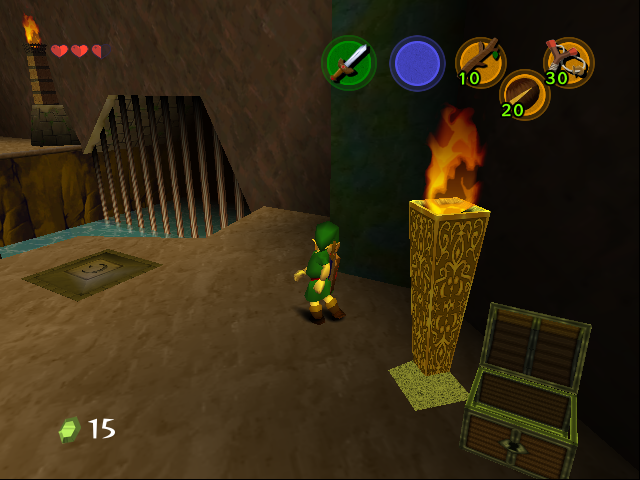The image size is (640, 480).
Task: Equip the Fairy Slingshot item
Action: click(568, 61)
